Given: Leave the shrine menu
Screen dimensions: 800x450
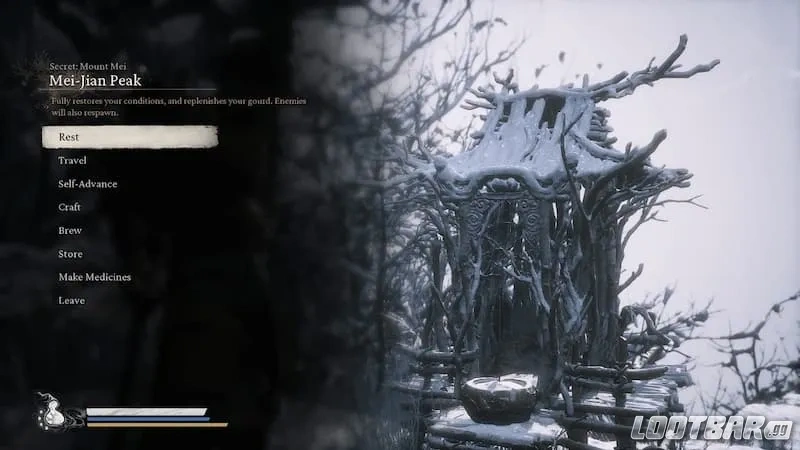Looking at the screenshot, I should tap(71, 300).
